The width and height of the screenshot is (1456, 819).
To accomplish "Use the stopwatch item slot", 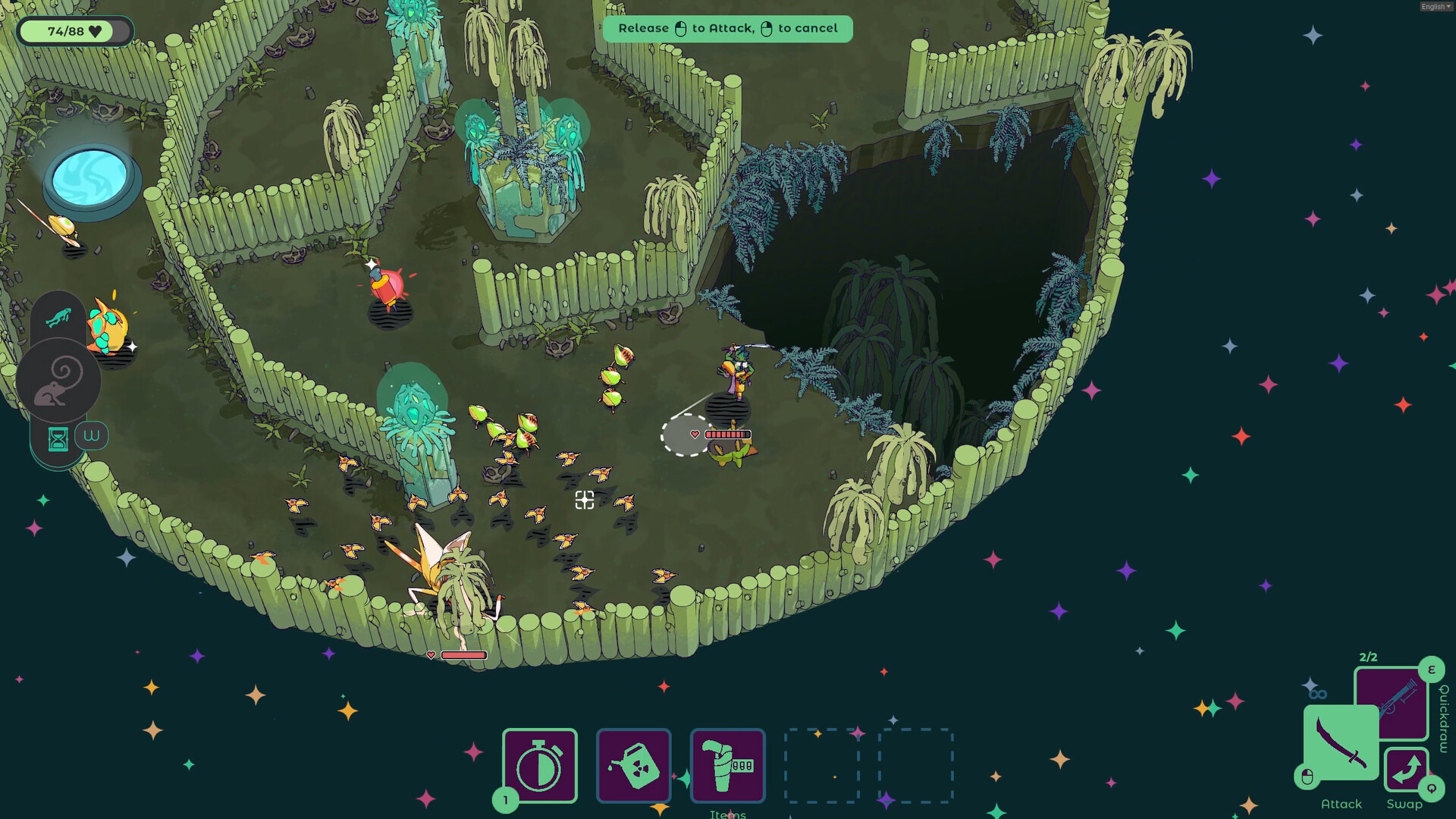I will point(539,766).
